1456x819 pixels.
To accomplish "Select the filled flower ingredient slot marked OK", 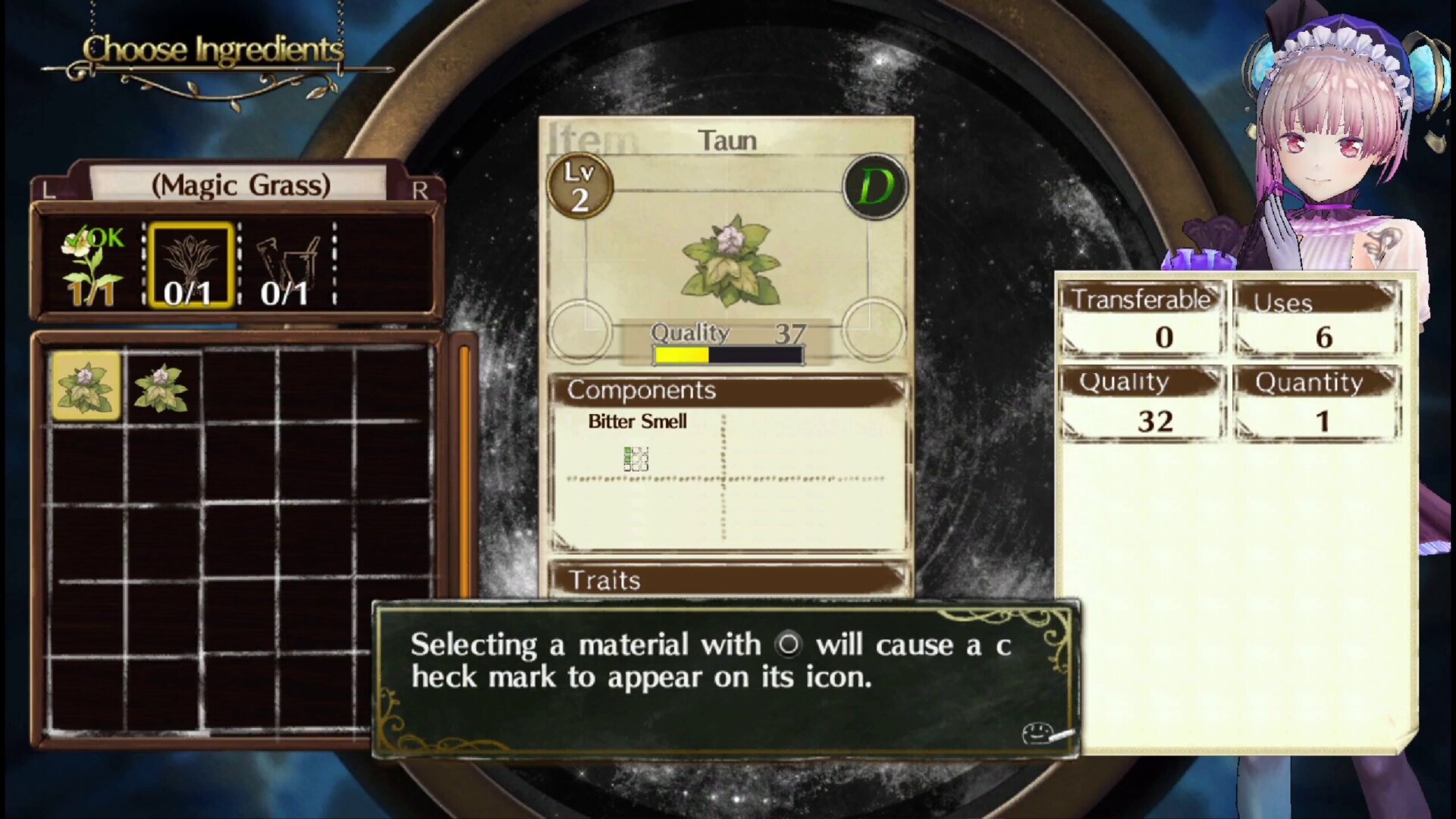I will pos(93,267).
